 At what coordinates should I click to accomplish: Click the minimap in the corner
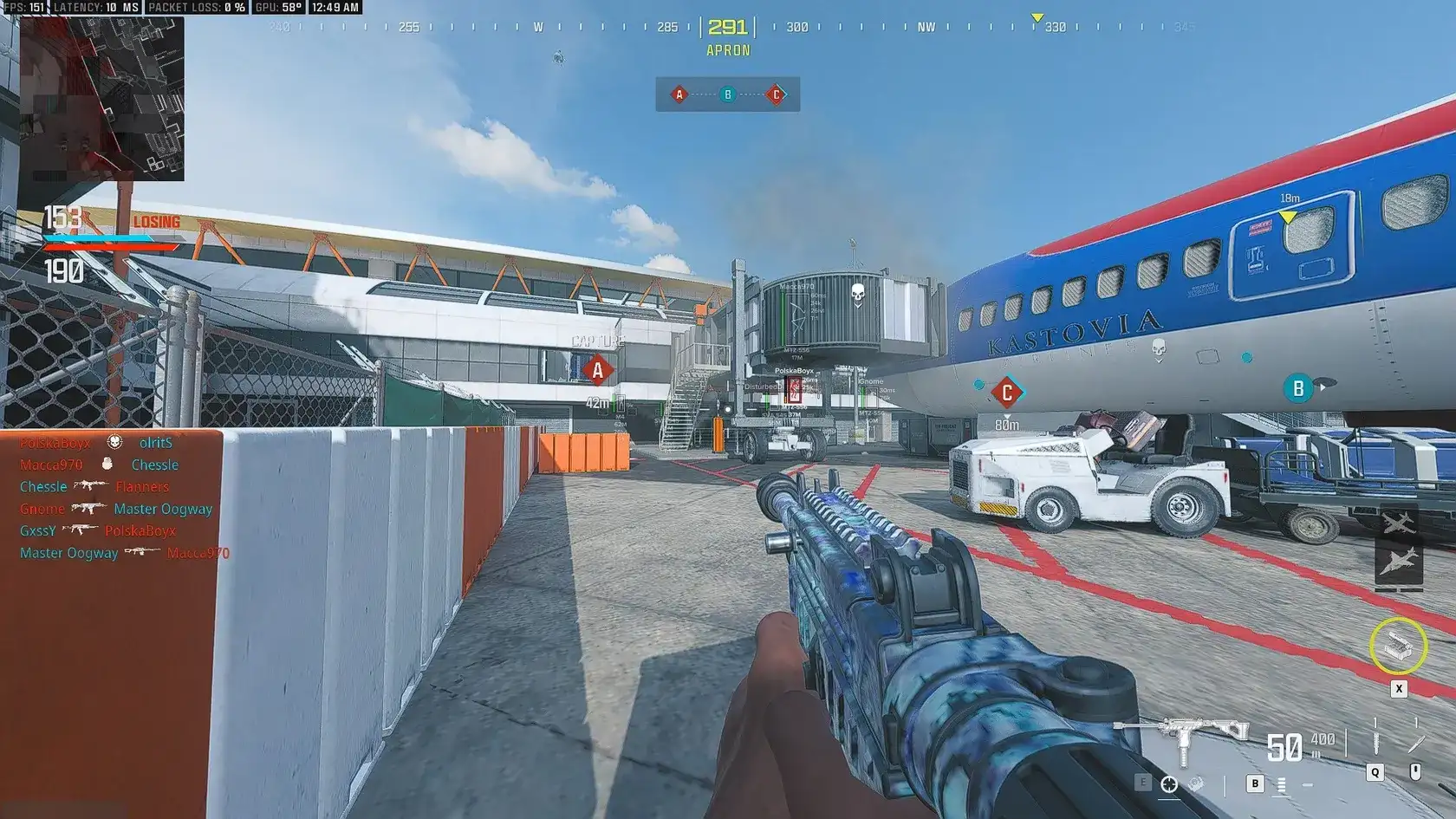(101, 98)
